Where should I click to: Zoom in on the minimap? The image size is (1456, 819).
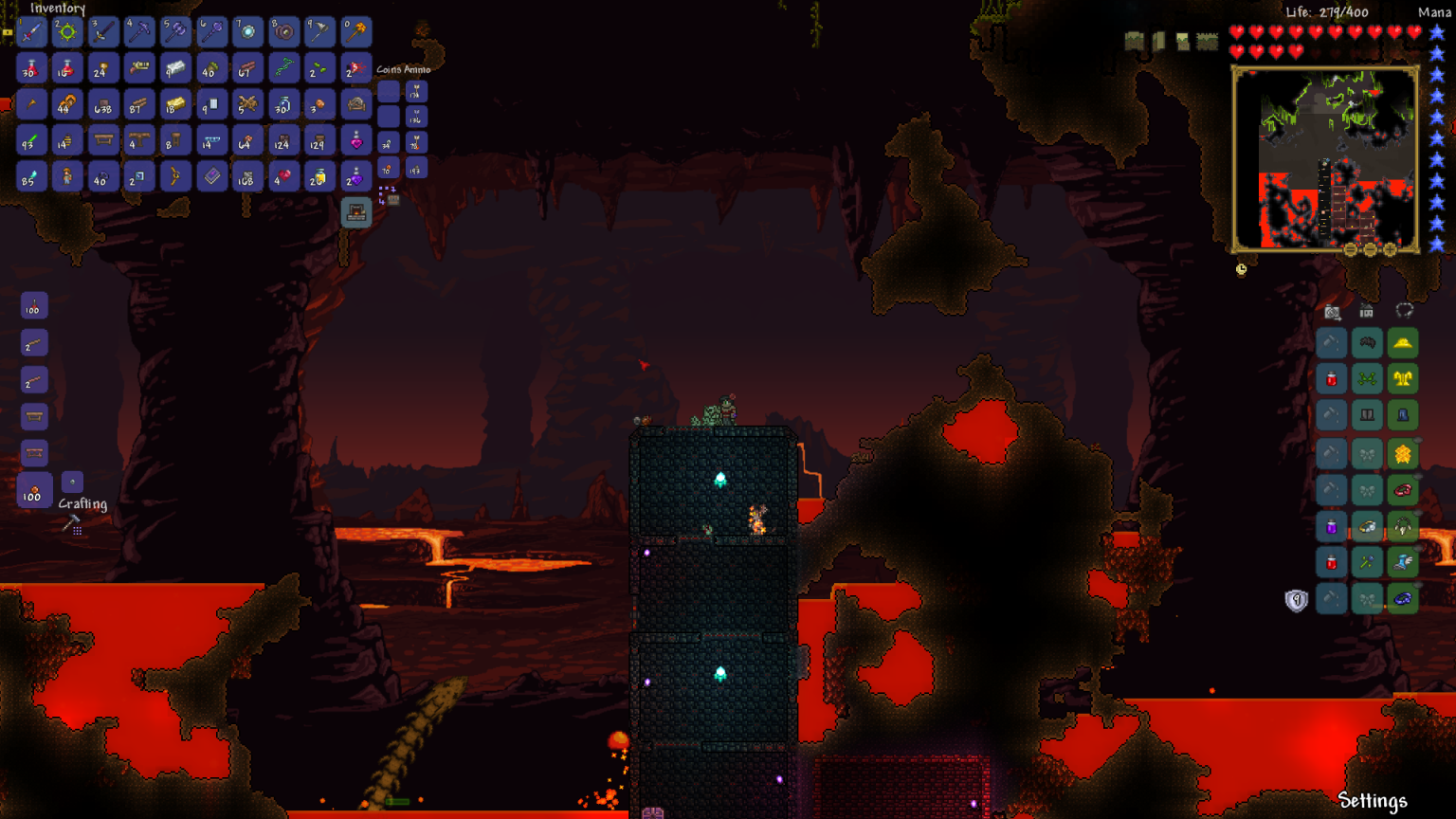tap(1390, 250)
